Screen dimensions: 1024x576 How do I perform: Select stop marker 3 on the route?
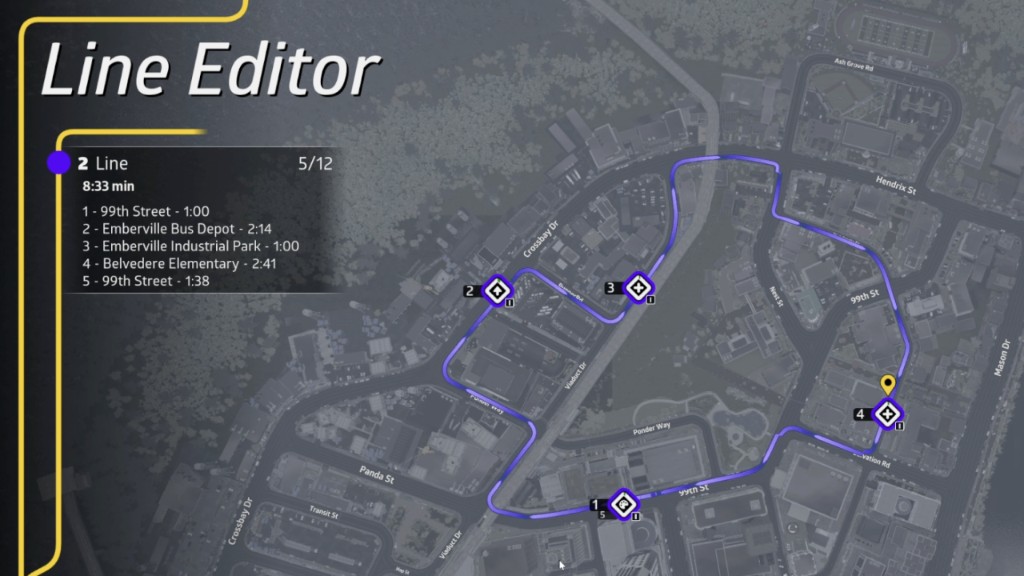(637, 288)
